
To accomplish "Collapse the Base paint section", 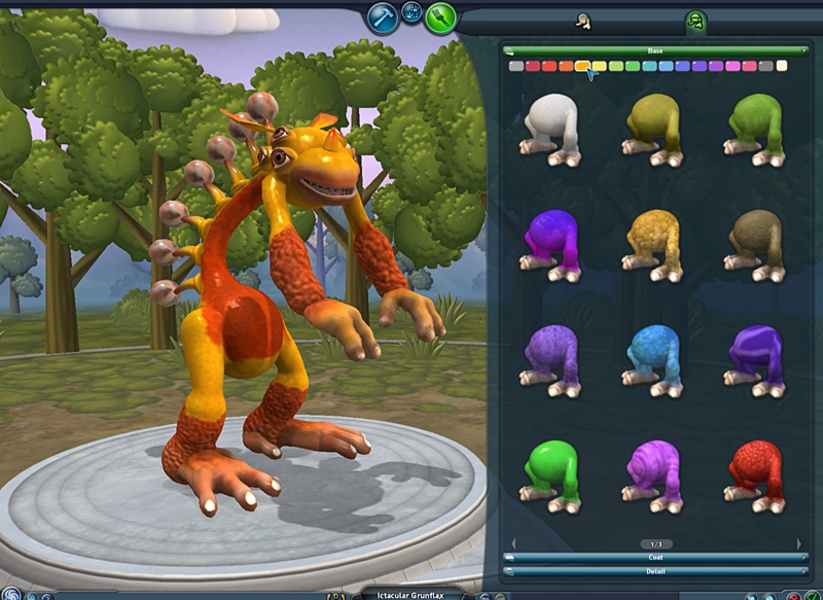I will coord(656,50).
